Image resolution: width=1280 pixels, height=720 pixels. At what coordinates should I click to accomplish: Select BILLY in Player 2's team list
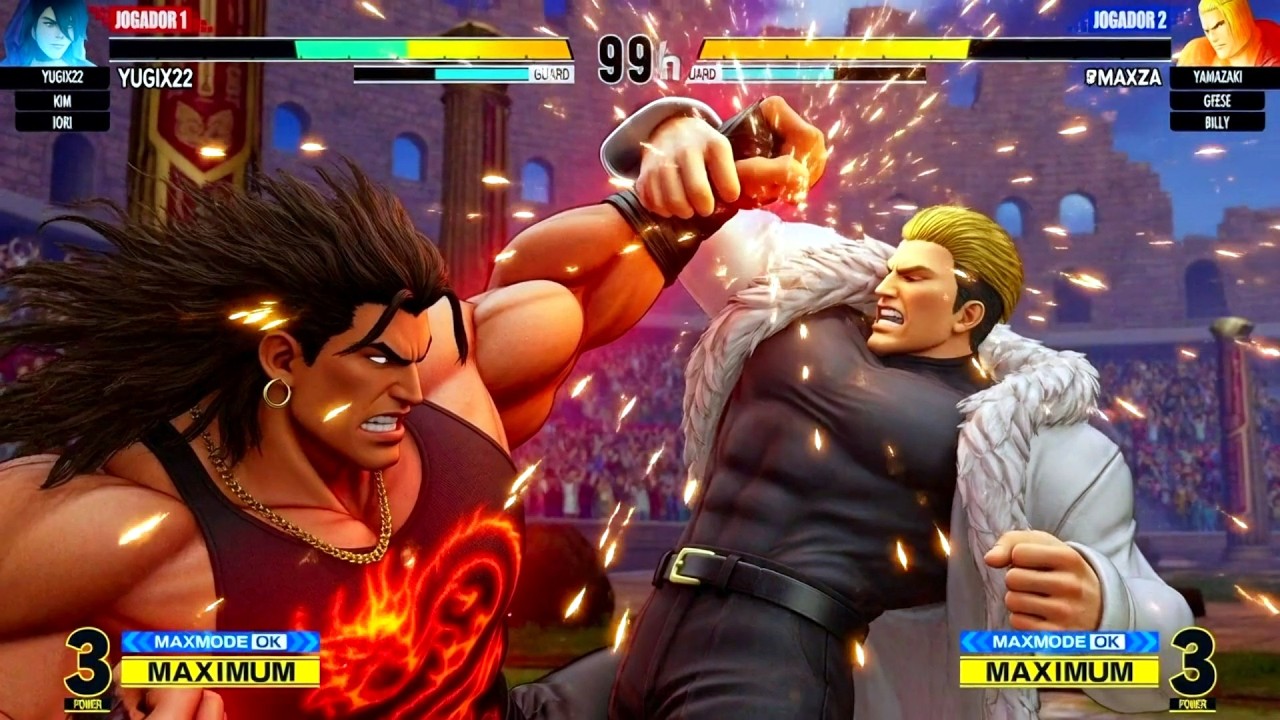[x=1216, y=122]
